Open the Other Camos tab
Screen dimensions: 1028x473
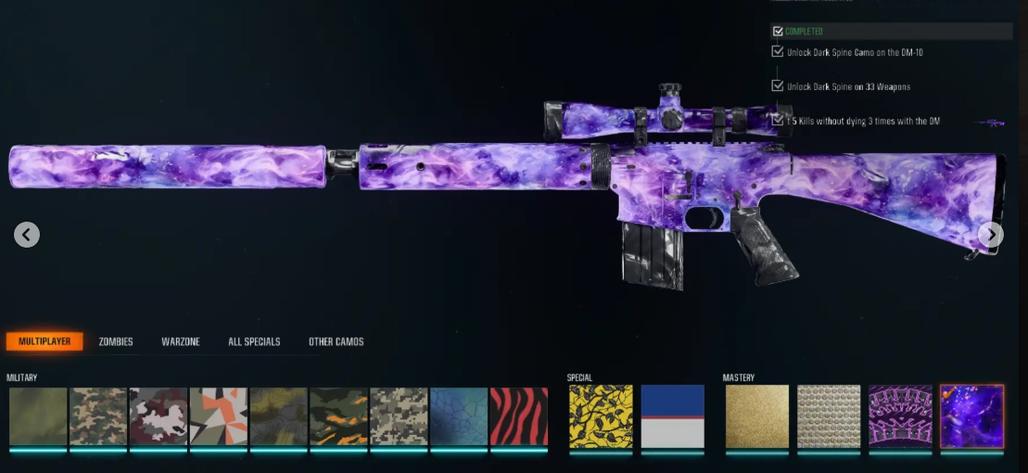point(336,342)
